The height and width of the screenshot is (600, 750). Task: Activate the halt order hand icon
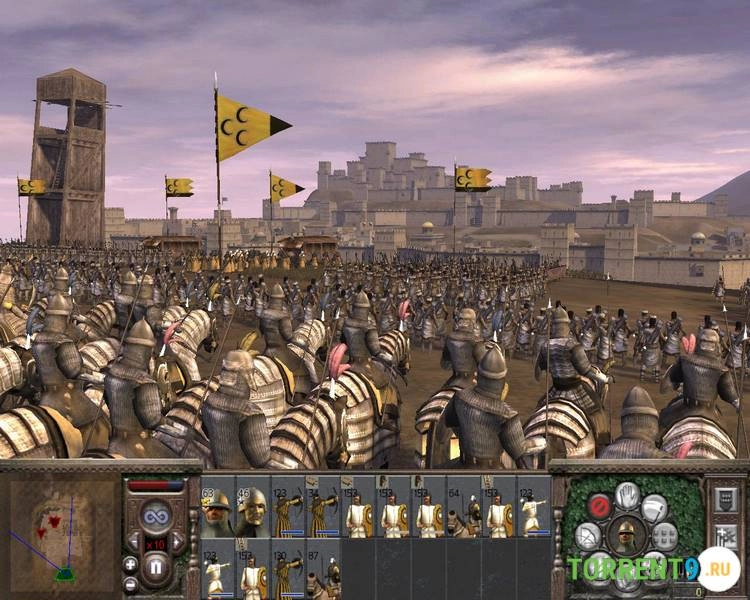[627, 495]
